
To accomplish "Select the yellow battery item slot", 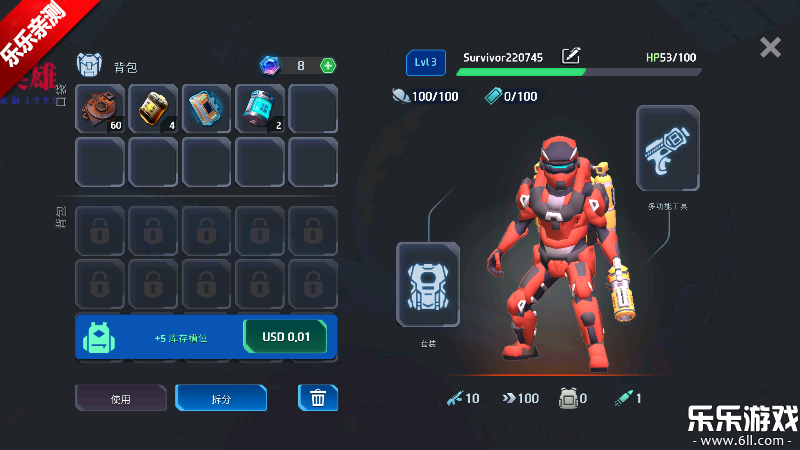I will click(153, 109).
